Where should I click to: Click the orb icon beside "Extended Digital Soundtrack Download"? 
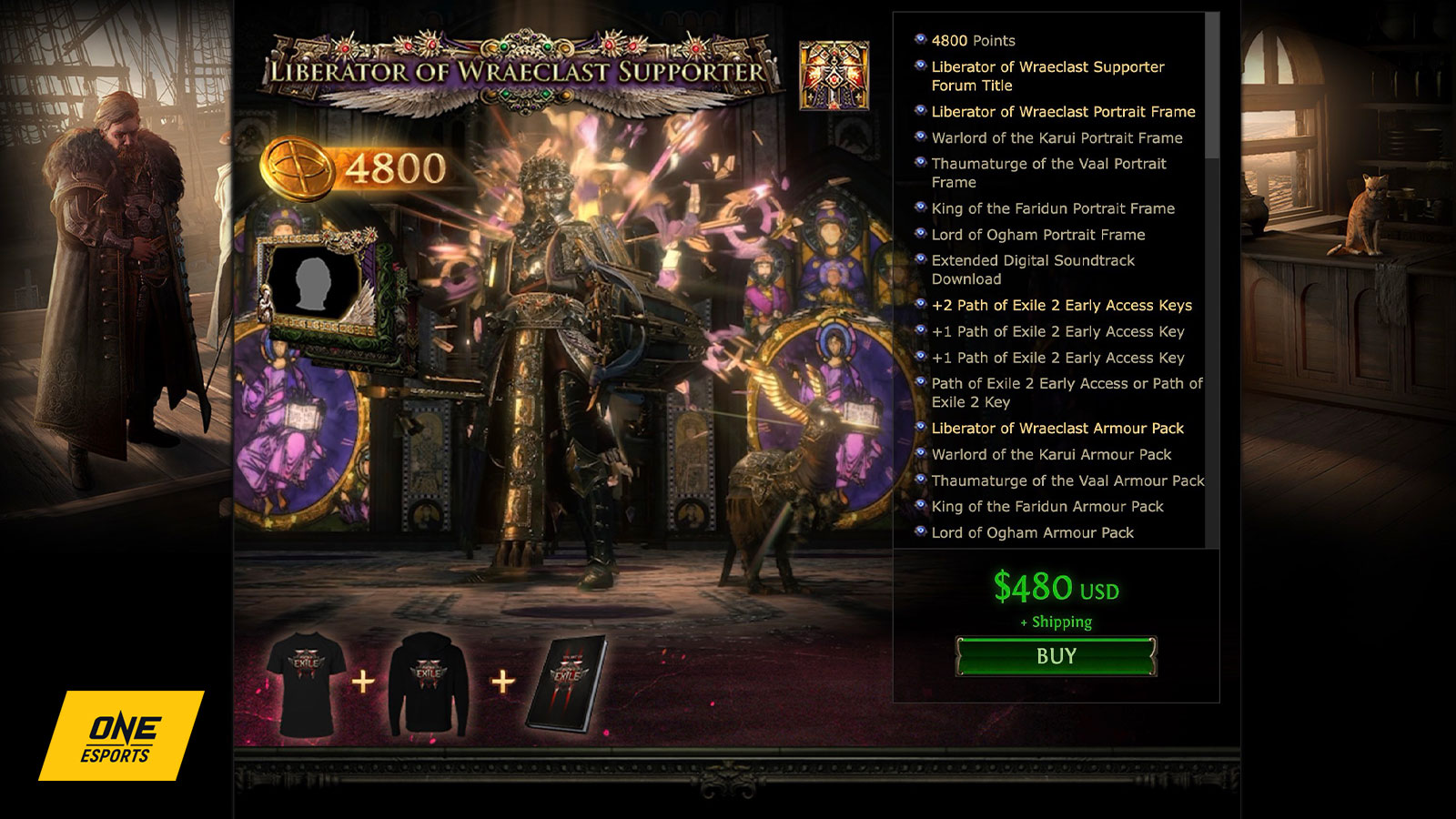pyautogui.click(x=920, y=261)
